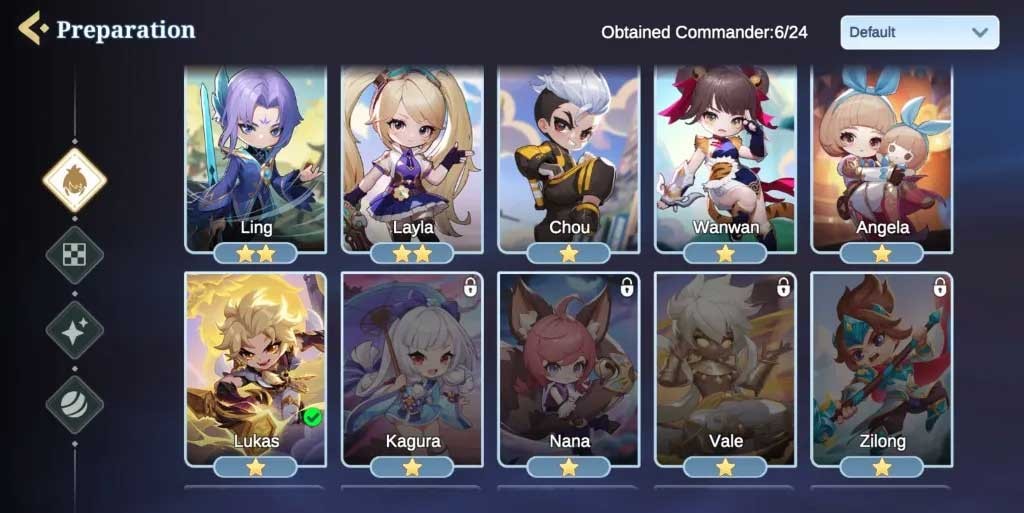The width and height of the screenshot is (1024, 513).
Task: Choose the Angela commander card
Action: tap(882, 158)
